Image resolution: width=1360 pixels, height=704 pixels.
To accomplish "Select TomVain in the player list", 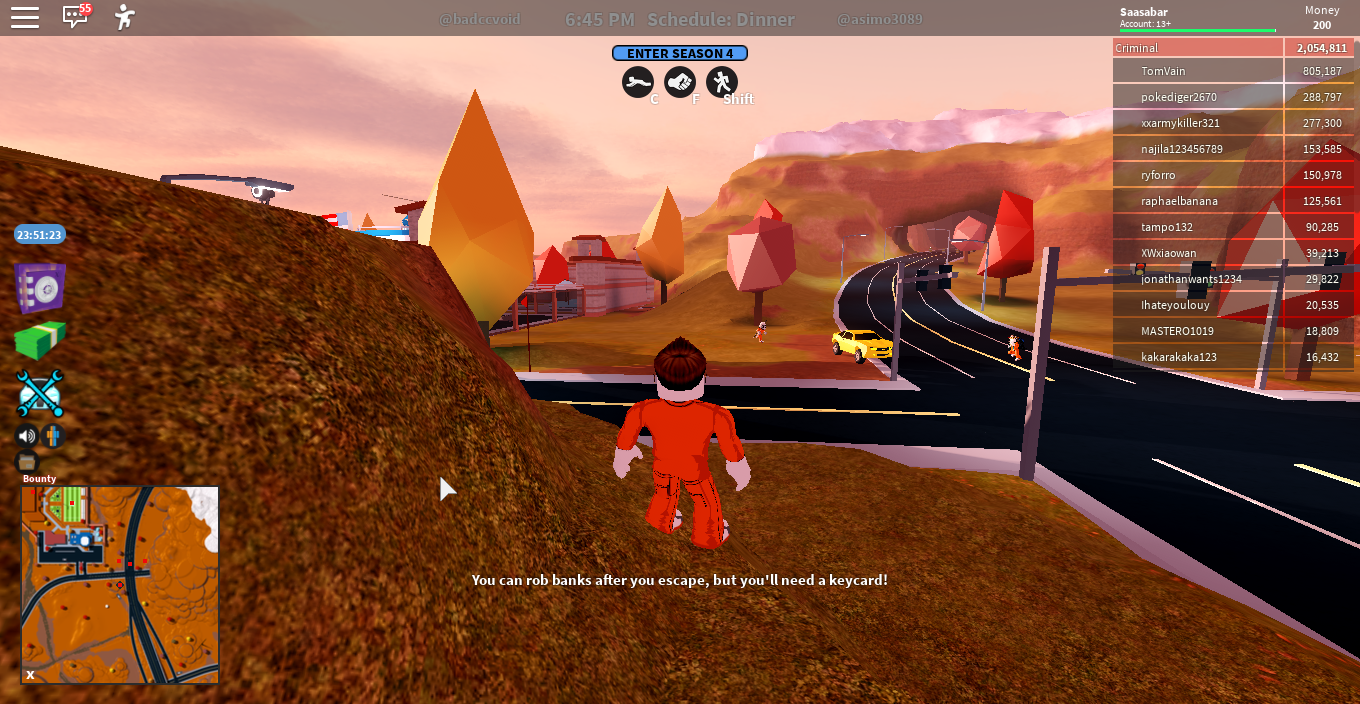I will (1163, 71).
